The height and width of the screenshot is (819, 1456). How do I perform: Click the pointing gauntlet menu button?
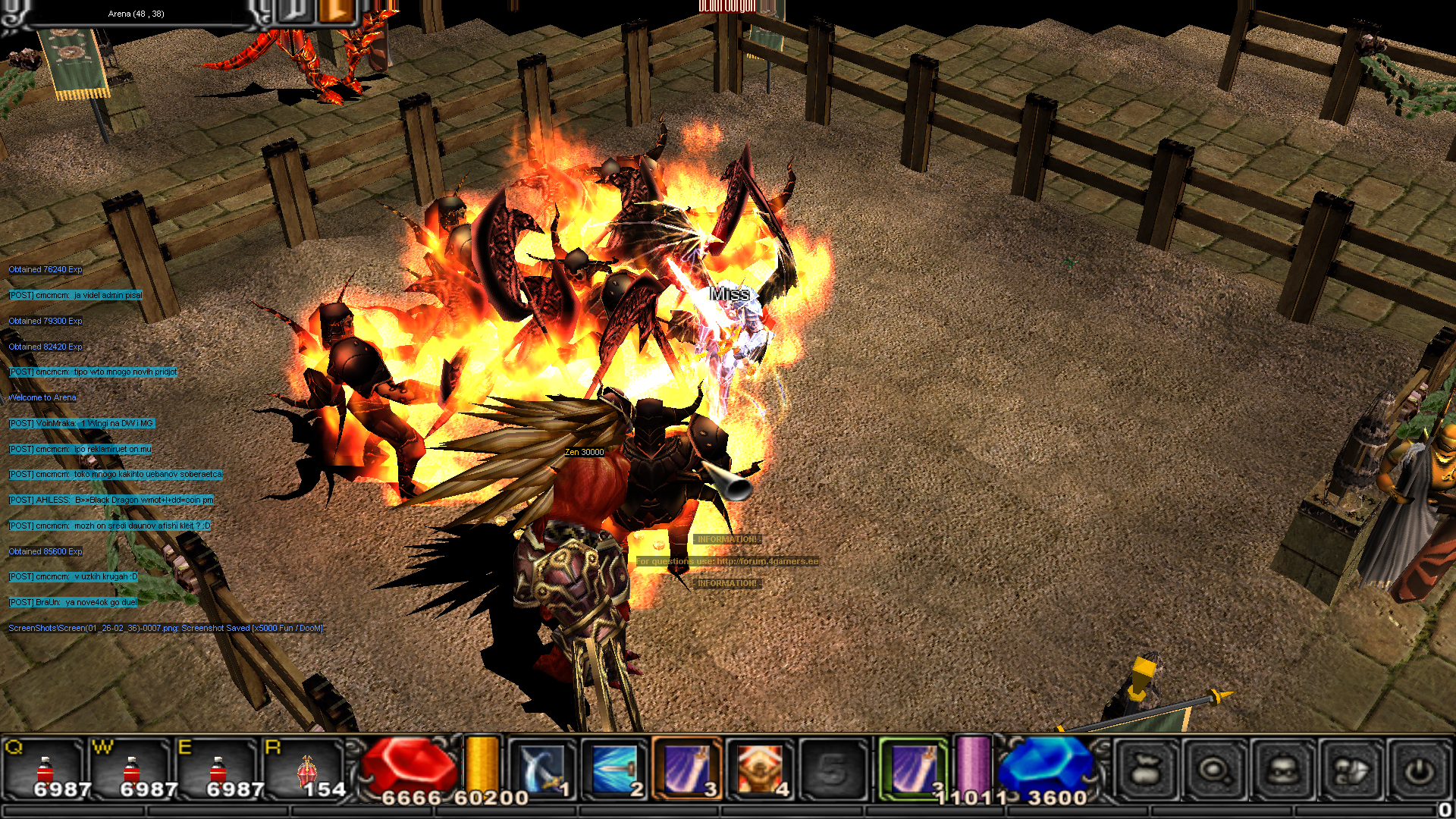[x=1351, y=770]
